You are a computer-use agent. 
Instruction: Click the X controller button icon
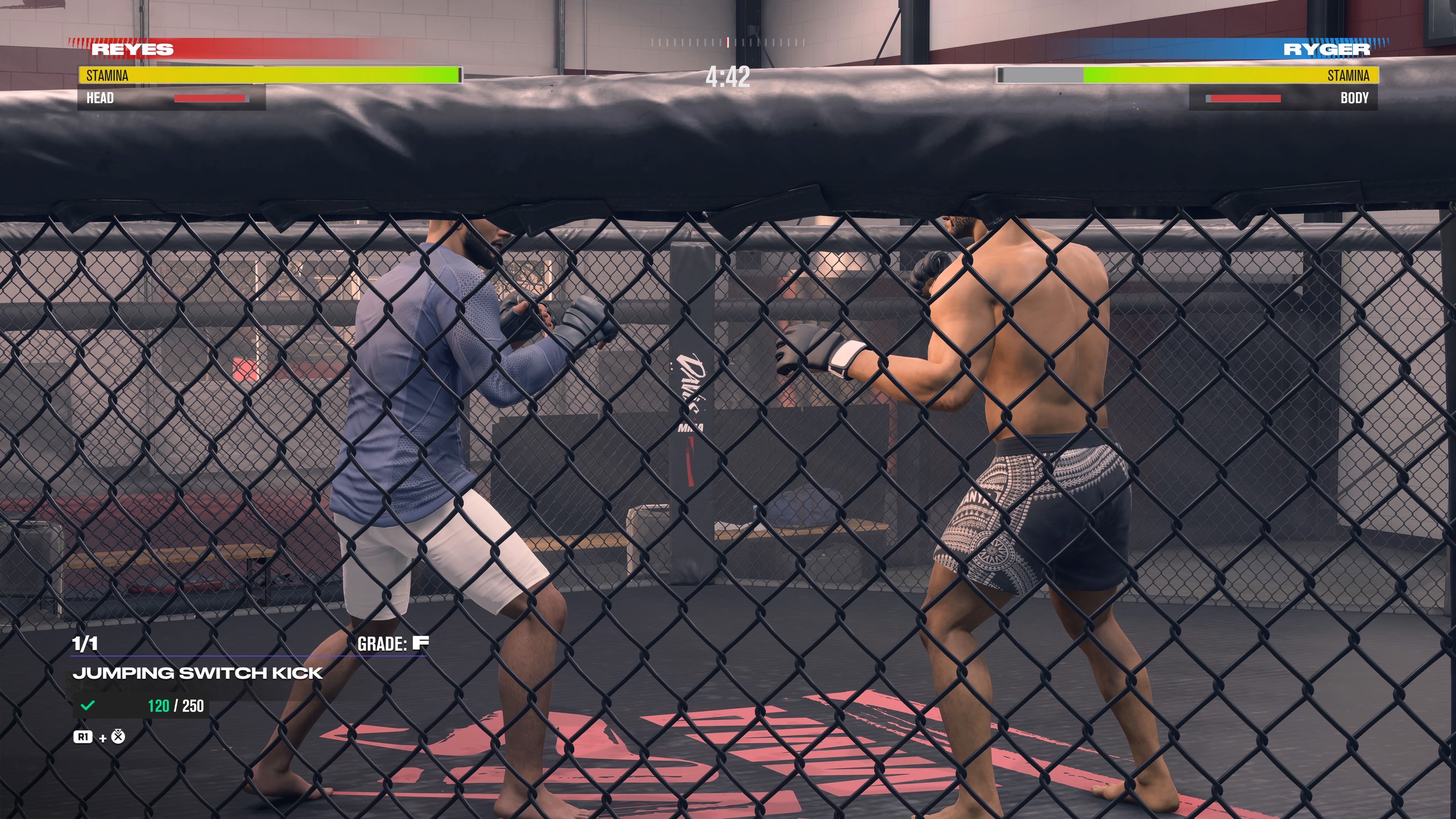click(x=118, y=736)
